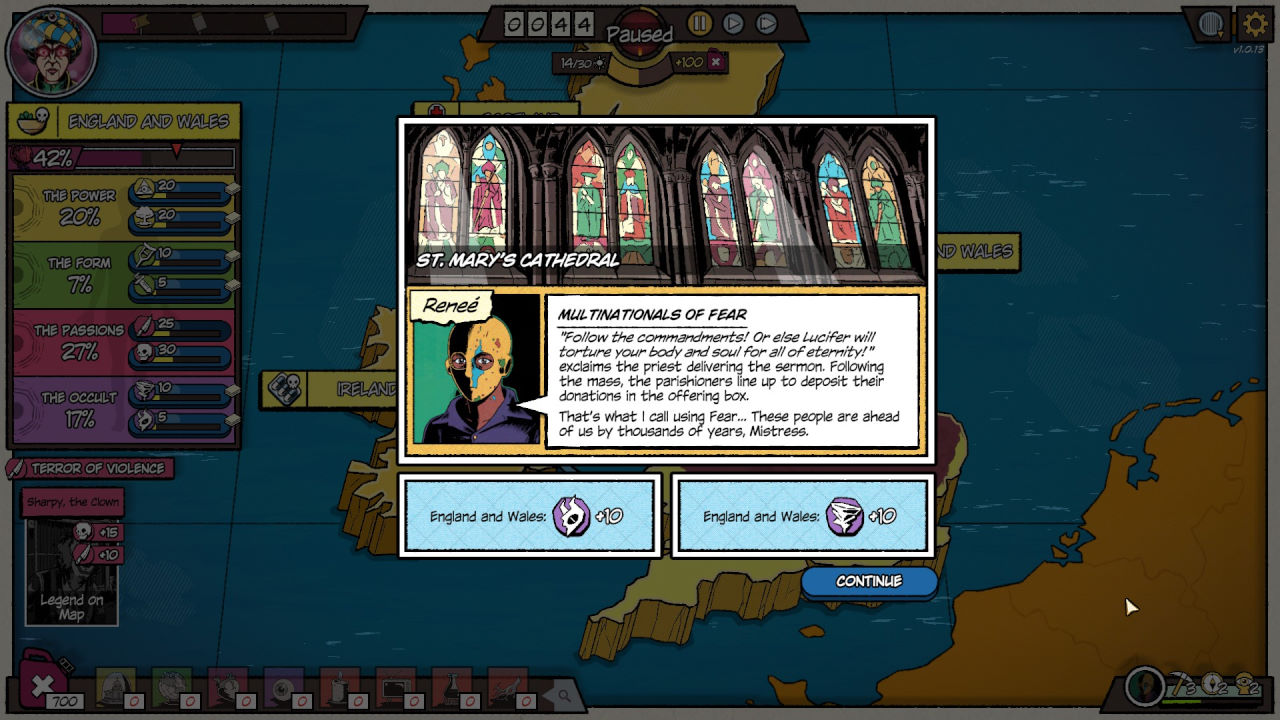Image resolution: width=1280 pixels, height=720 pixels.
Task: Click the magnifying glass on the item bar
Action: tap(564, 695)
